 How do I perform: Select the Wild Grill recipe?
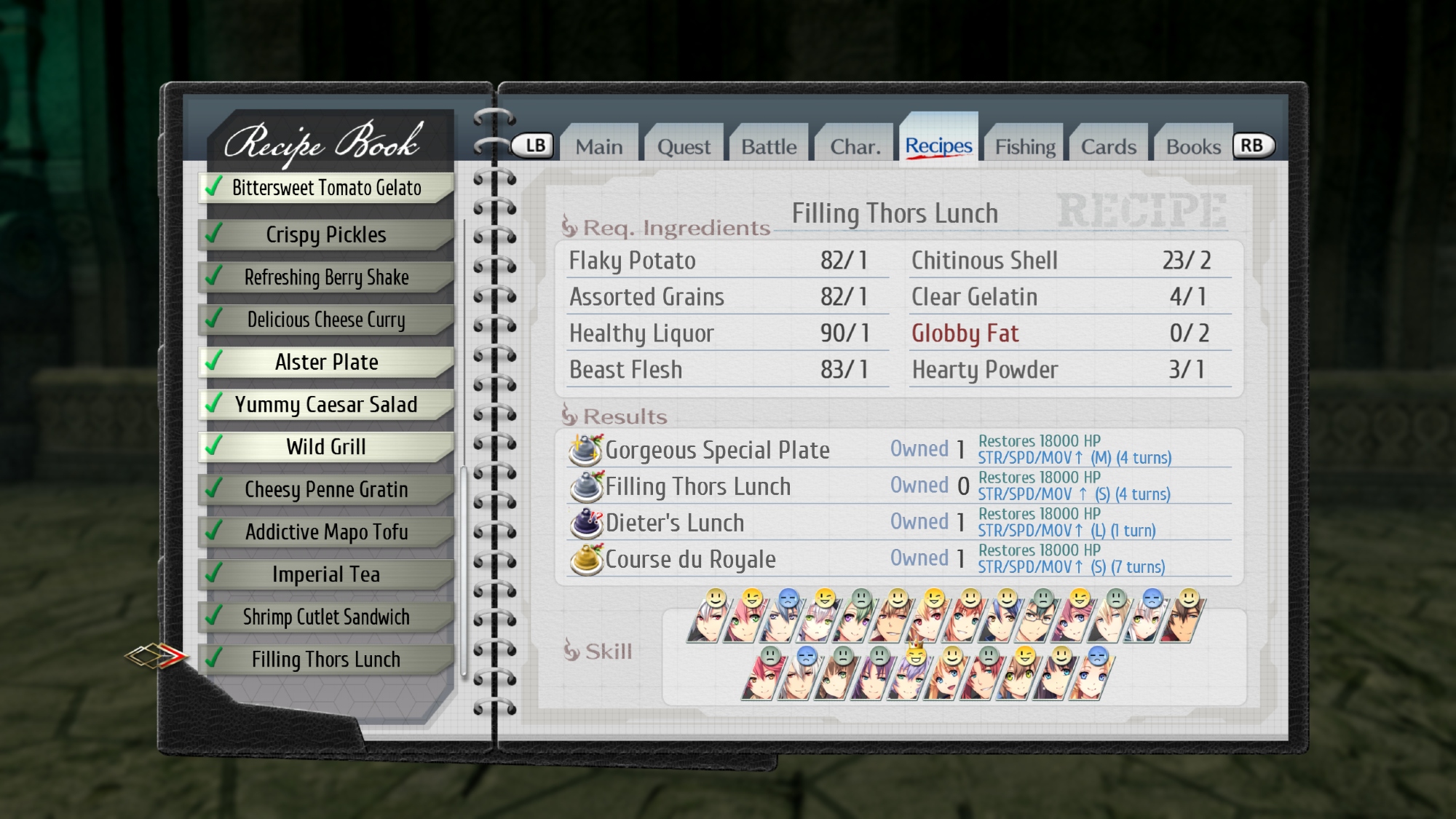[326, 446]
